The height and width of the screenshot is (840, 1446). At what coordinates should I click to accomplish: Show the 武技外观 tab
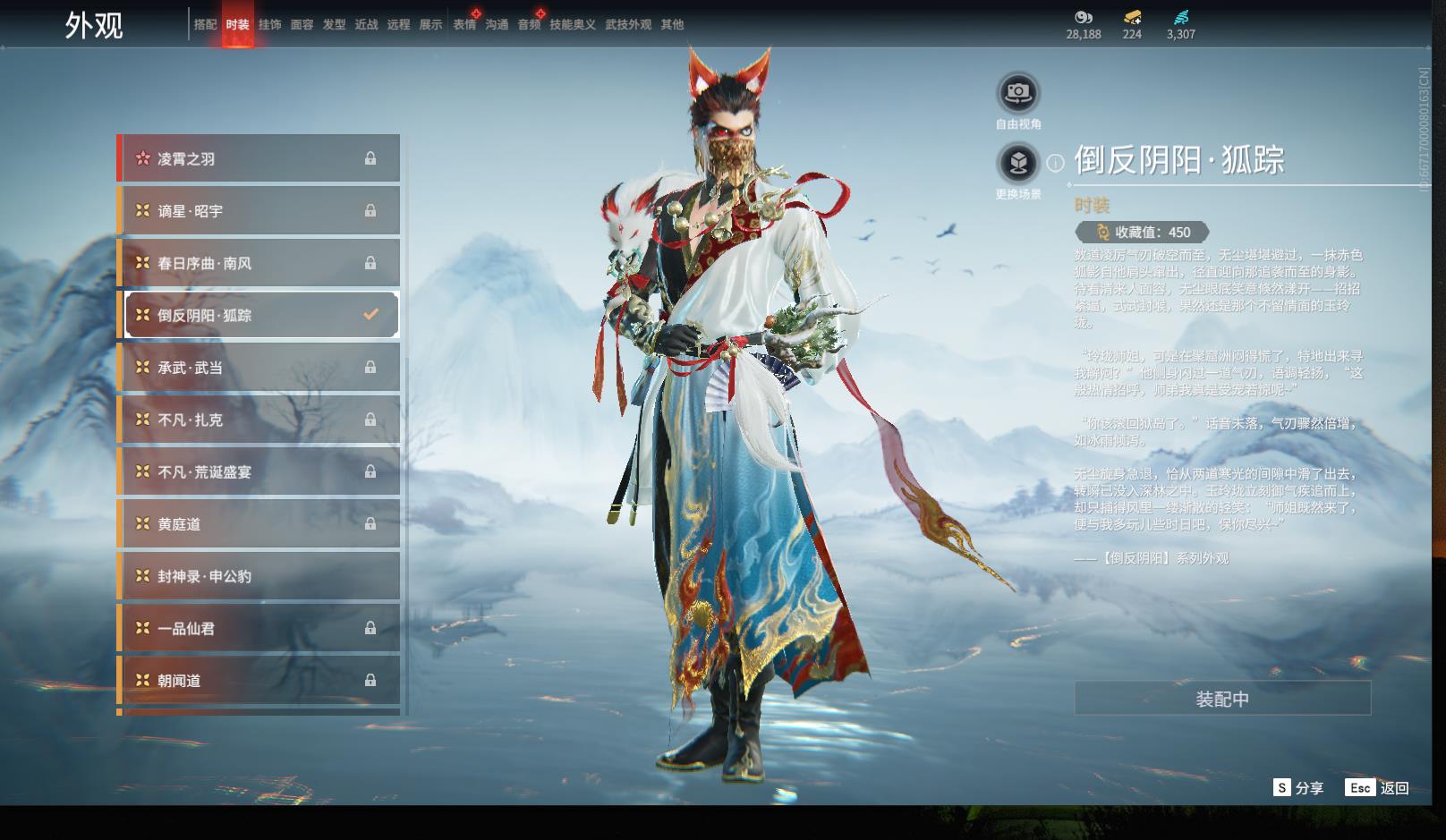click(628, 25)
